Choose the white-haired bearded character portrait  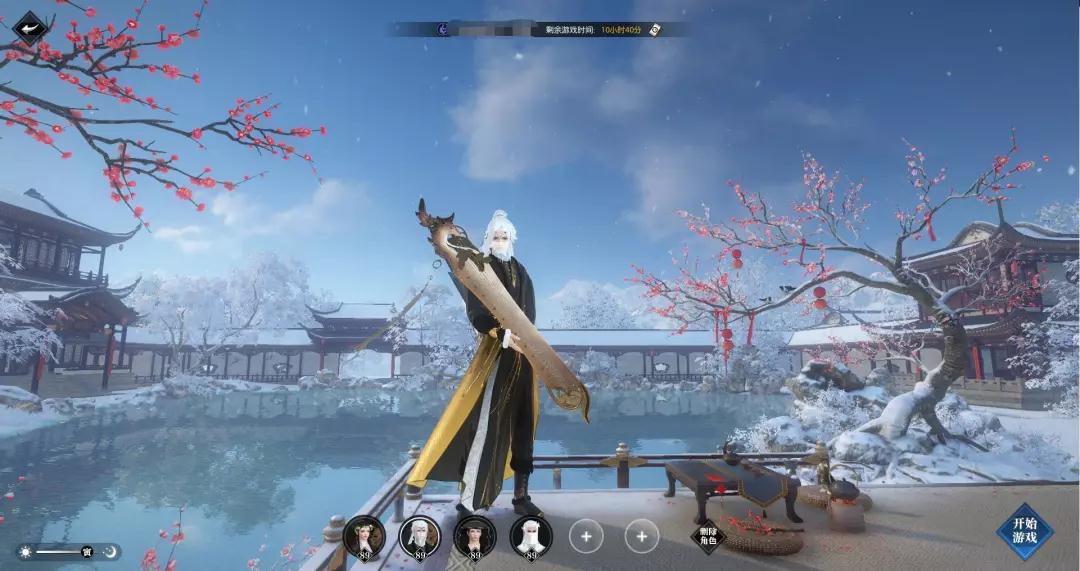[420, 536]
